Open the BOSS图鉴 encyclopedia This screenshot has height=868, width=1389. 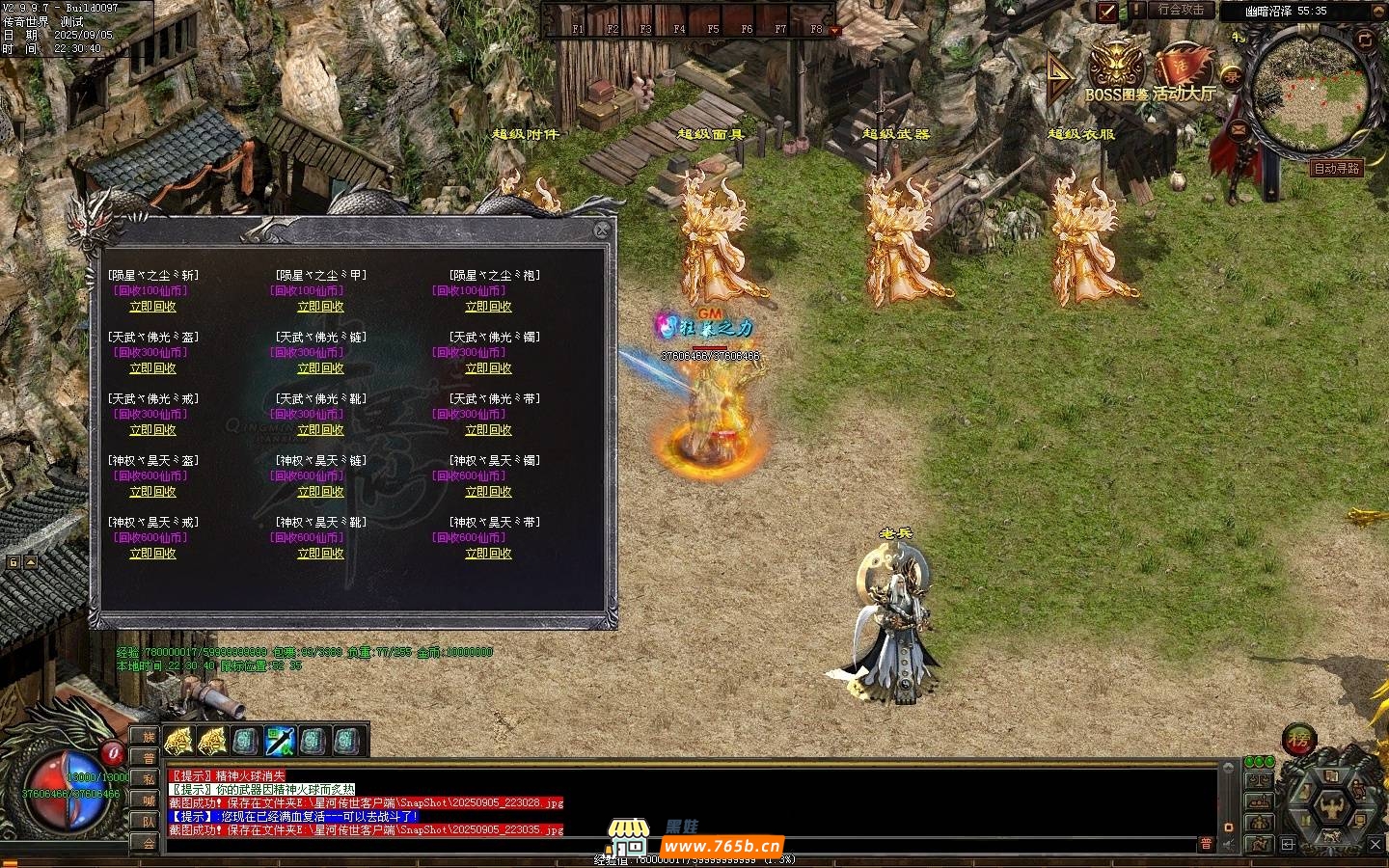pyautogui.click(x=1117, y=70)
